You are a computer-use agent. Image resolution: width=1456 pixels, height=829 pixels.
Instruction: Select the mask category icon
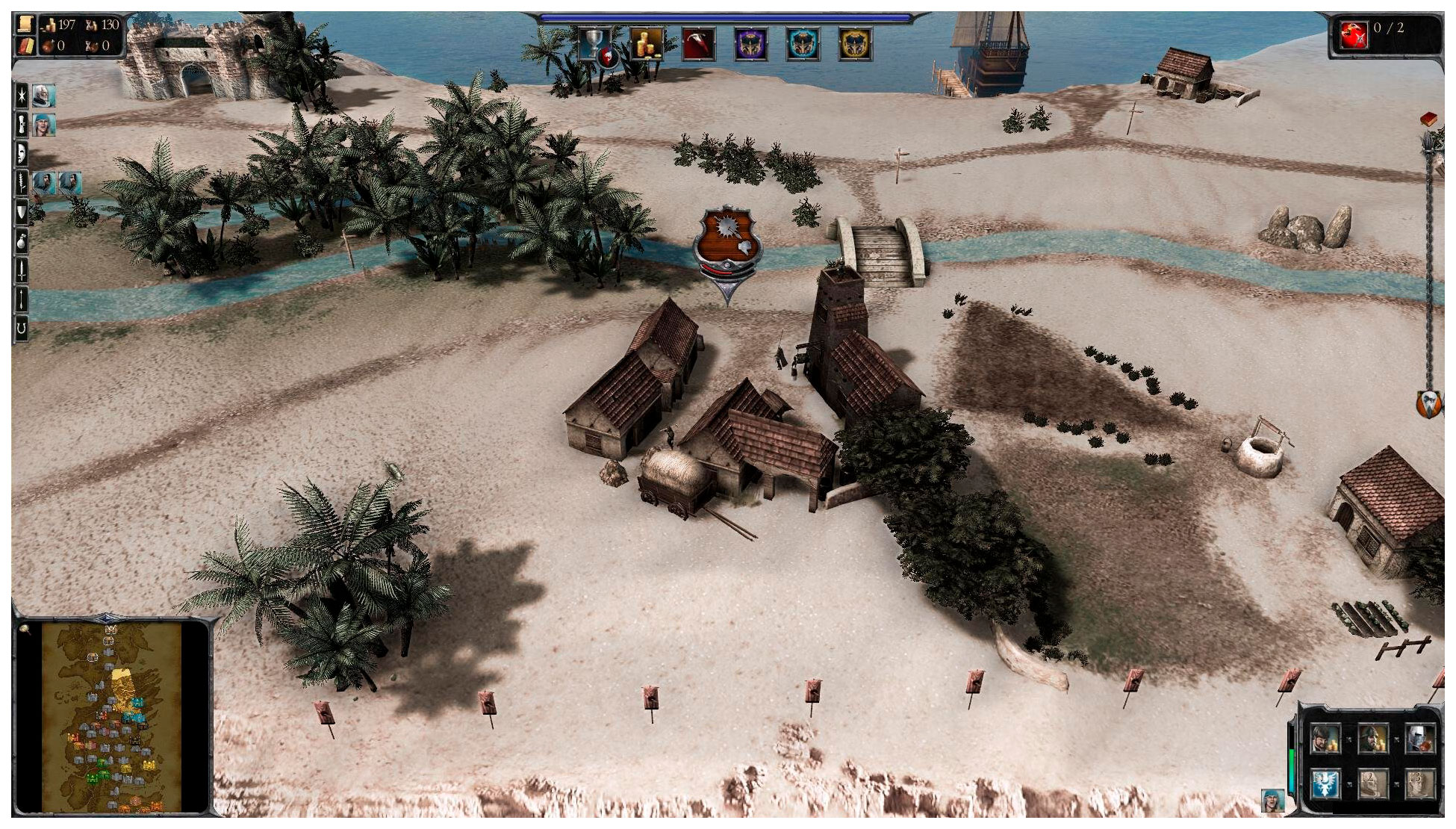point(22,153)
